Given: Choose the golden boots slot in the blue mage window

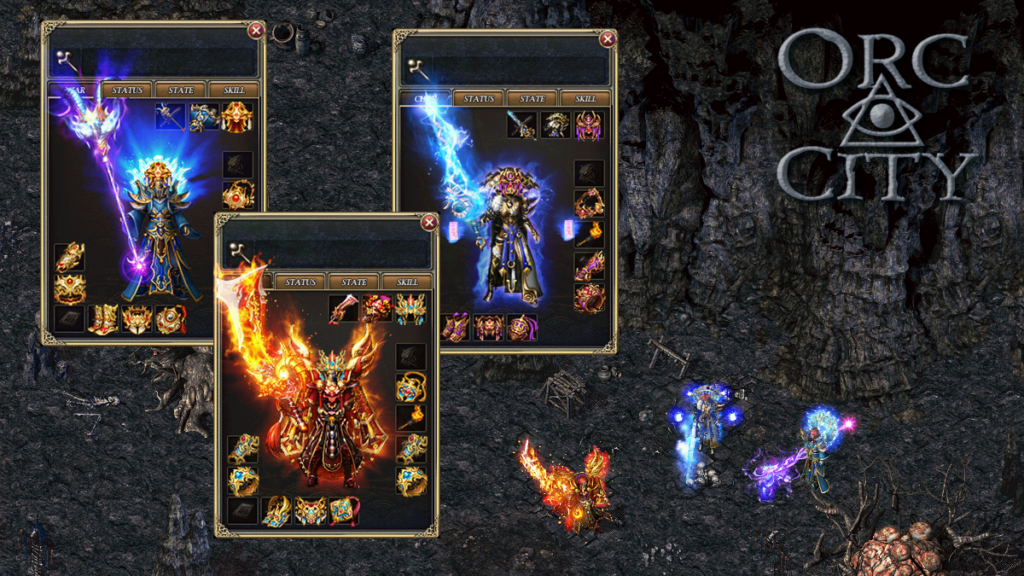Looking at the screenshot, I should (104, 319).
